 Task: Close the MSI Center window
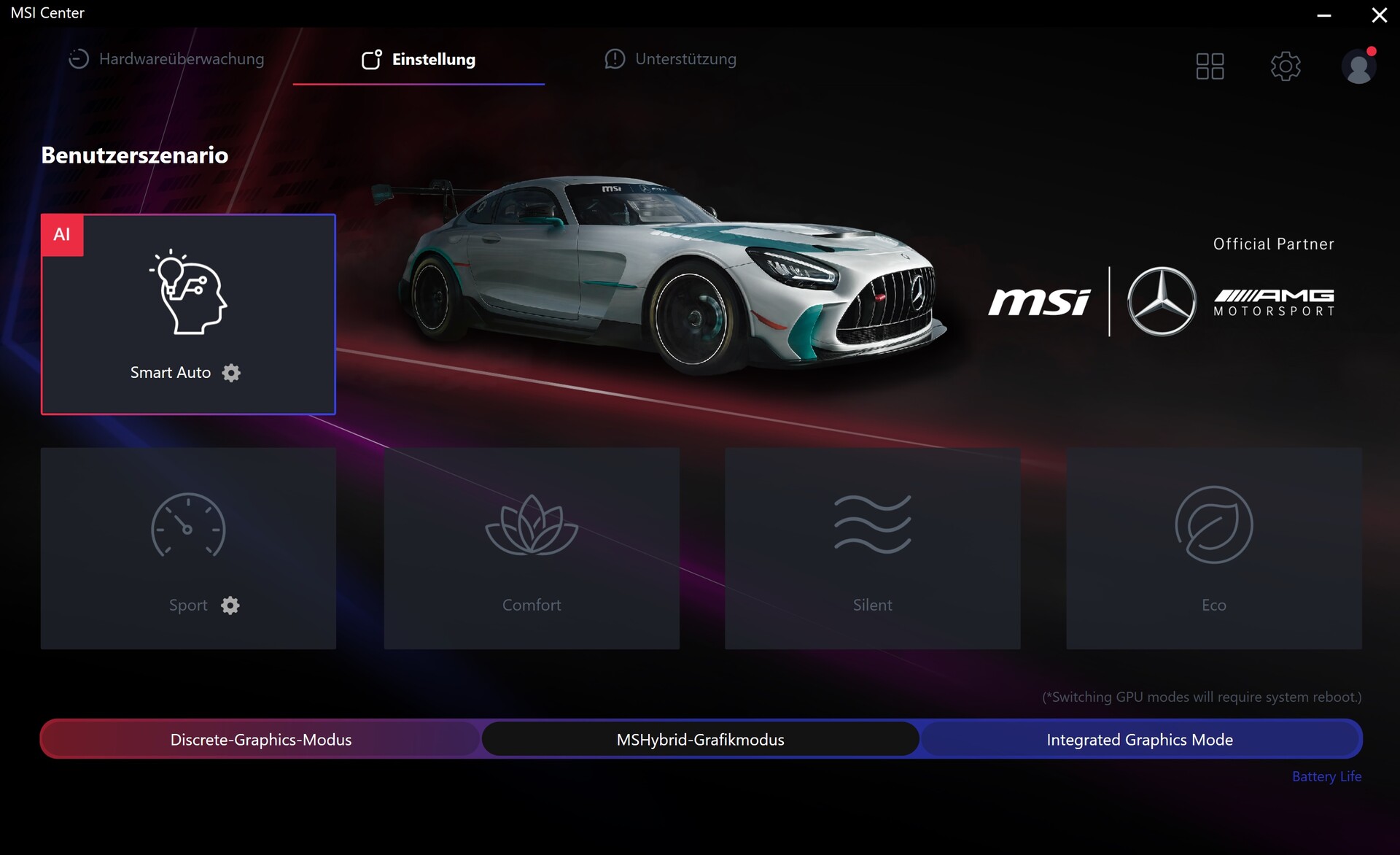[1379, 15]
